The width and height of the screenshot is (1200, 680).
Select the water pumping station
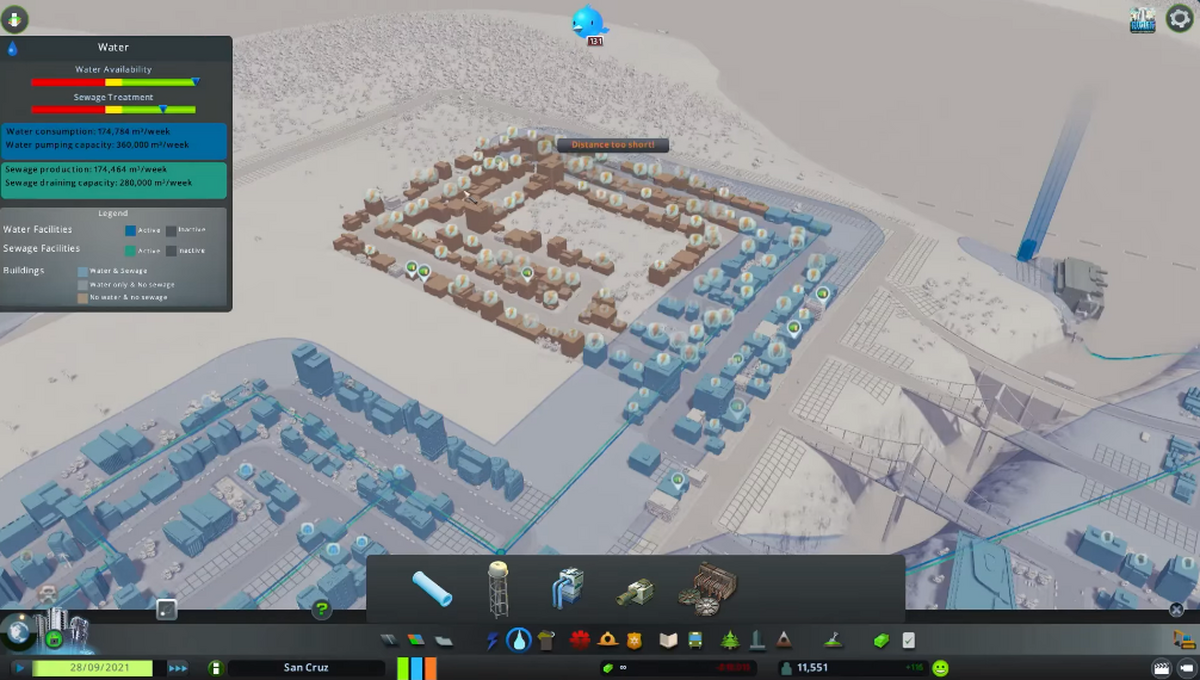567,588
